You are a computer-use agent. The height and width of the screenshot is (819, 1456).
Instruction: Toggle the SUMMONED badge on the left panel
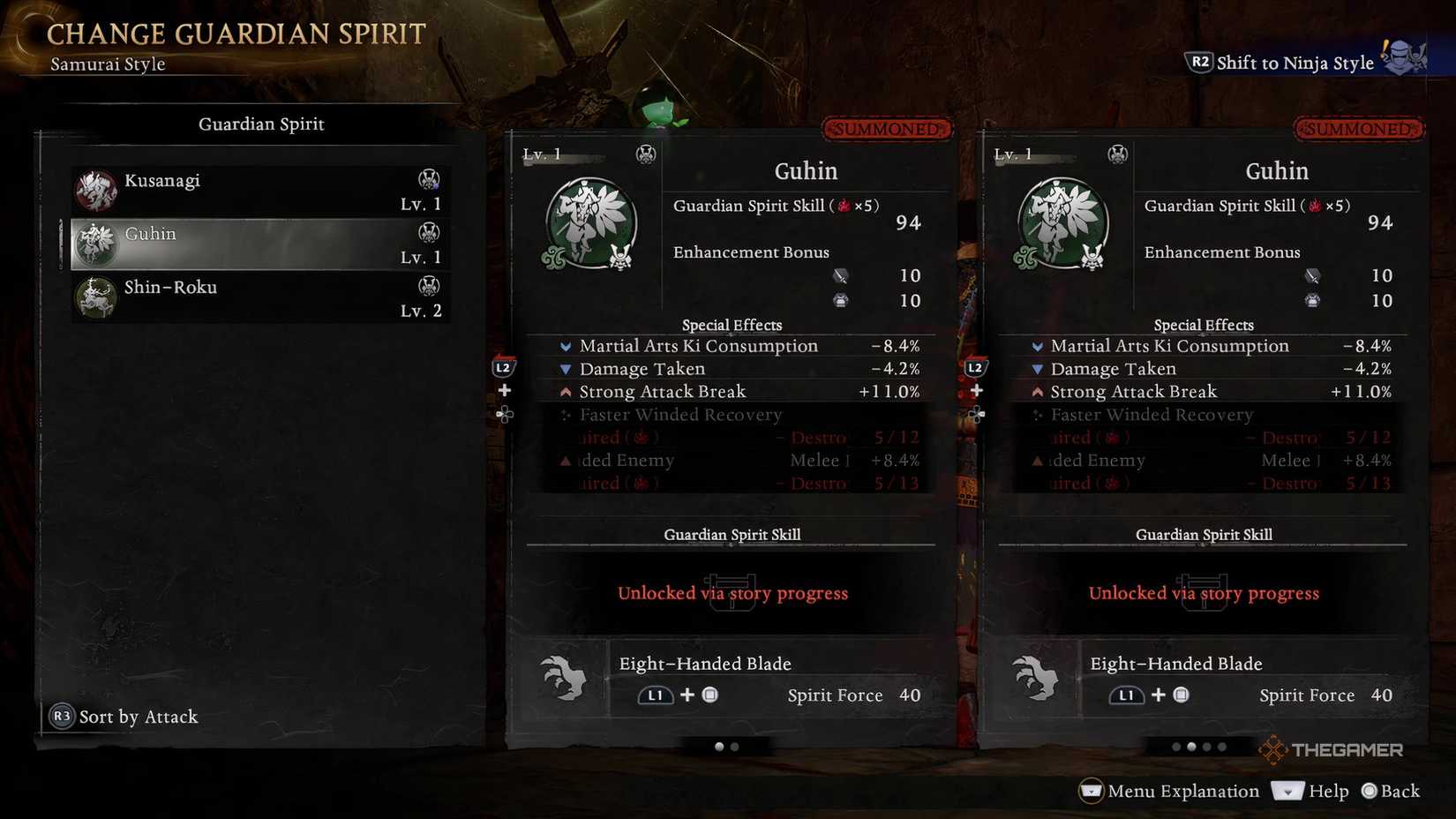point(887,129)
